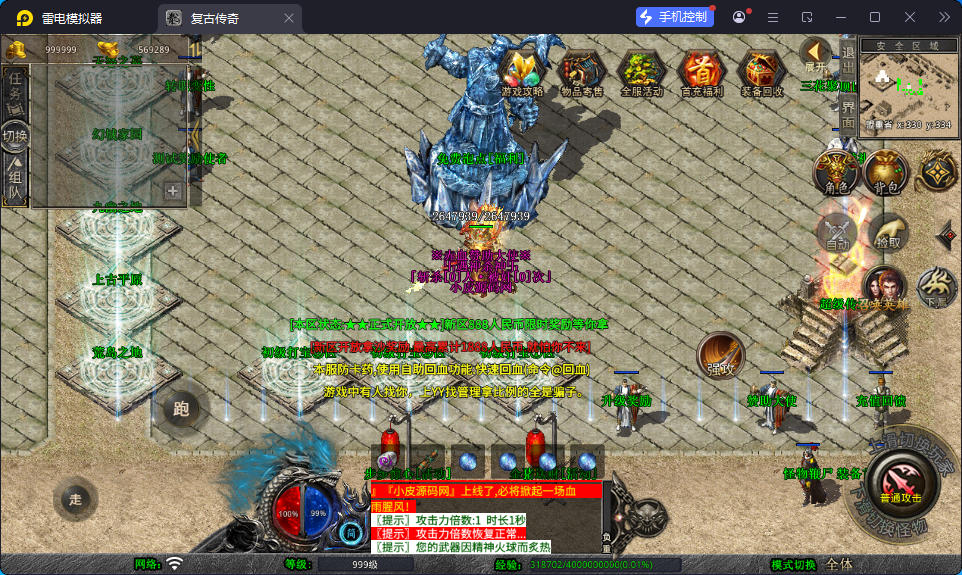This screenshot has width=962, height=575.
Task: Open the 物品寄售 consignment shop
Action: click(581, 71)
